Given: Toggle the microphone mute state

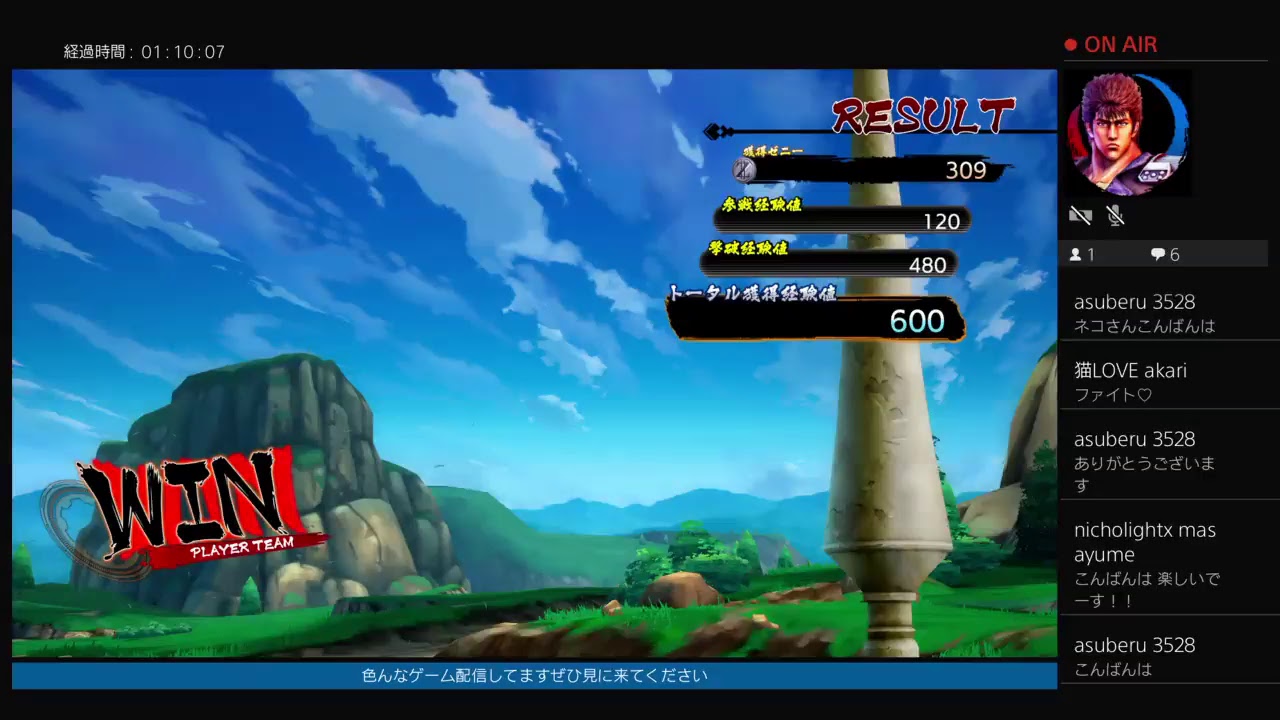Looking at the screenshot, I should point(1114,215).
